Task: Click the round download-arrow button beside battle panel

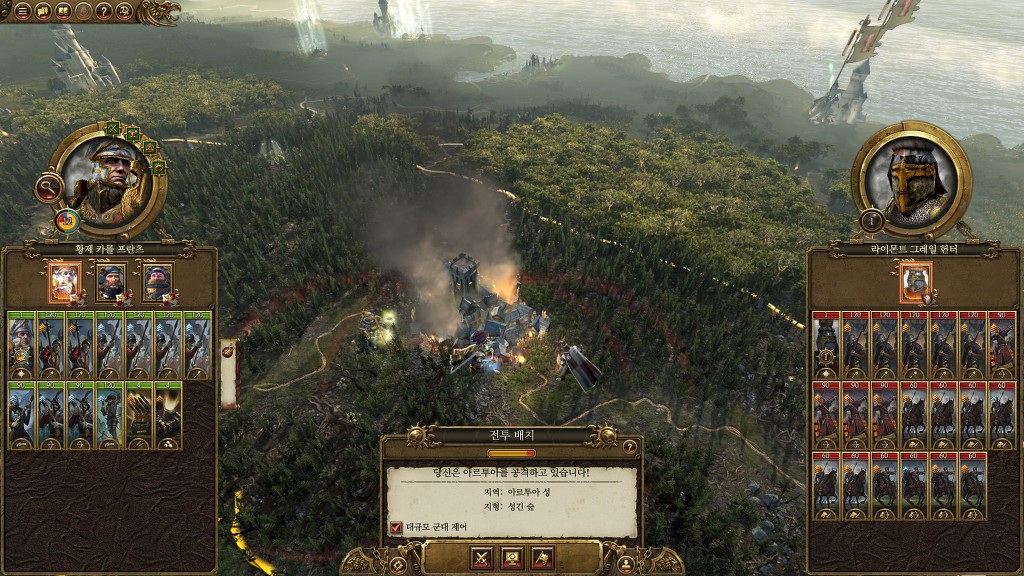Action: (626, 565)
